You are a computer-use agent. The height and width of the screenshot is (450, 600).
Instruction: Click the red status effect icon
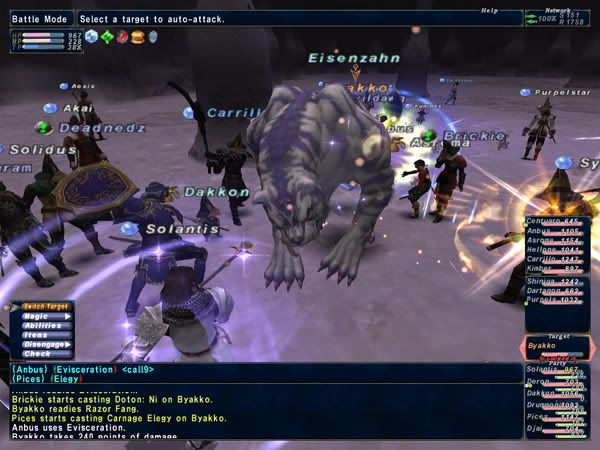(x=122, y=37)
